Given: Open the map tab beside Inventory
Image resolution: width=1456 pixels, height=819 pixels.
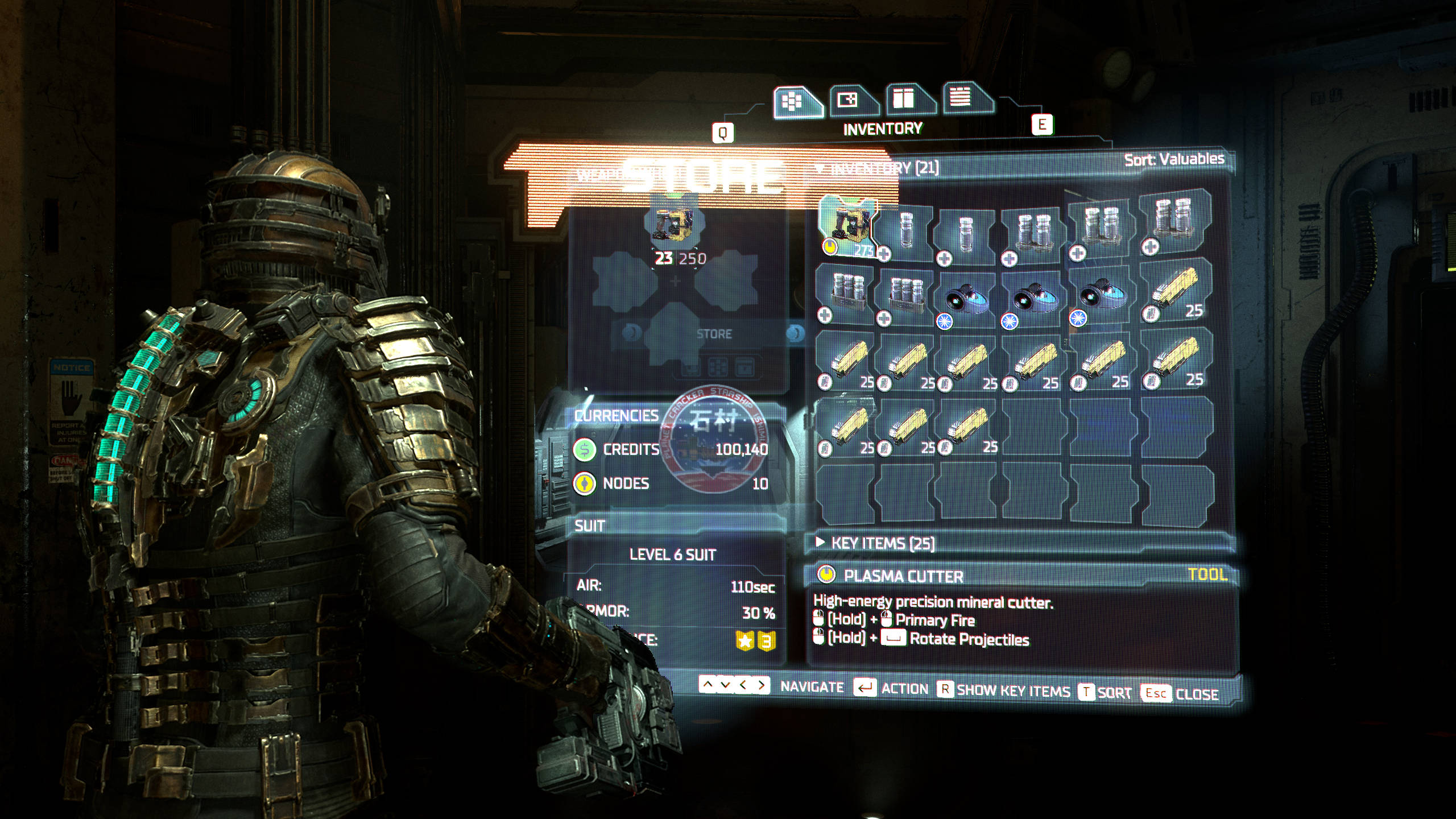Looking at the screenshot, I should 851,100.
